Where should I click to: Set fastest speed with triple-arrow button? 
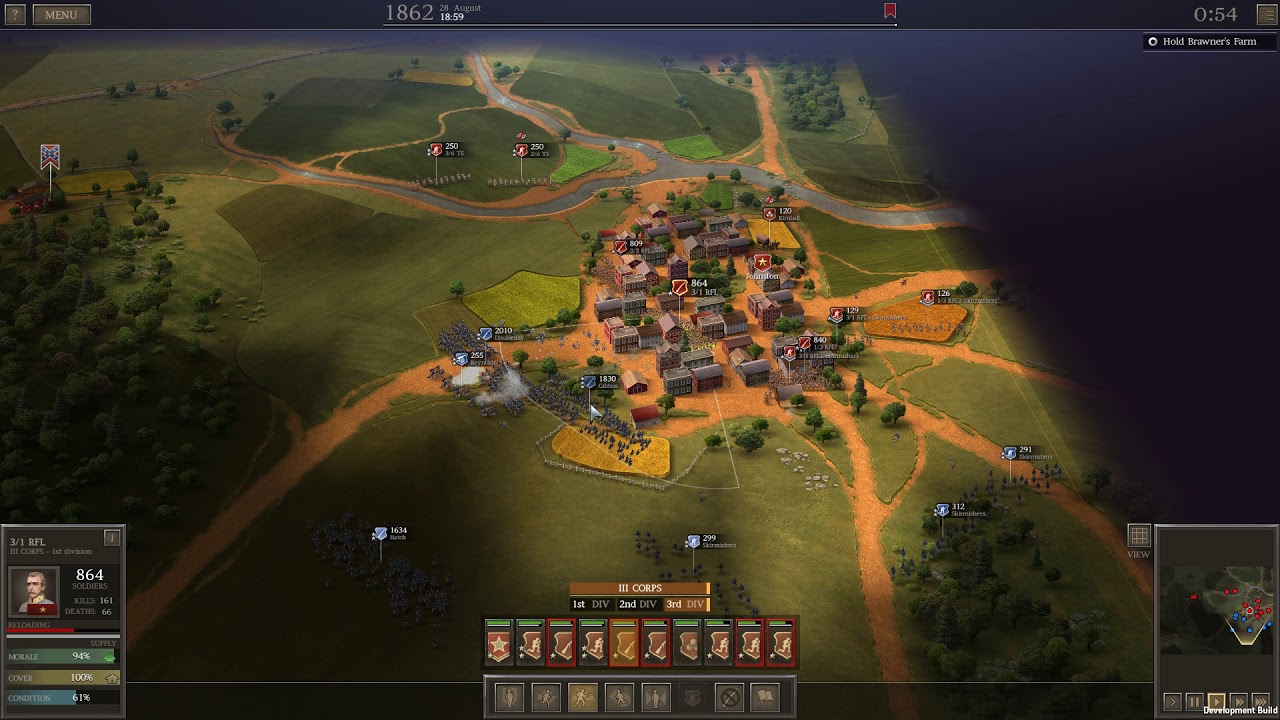(1260, 702)
